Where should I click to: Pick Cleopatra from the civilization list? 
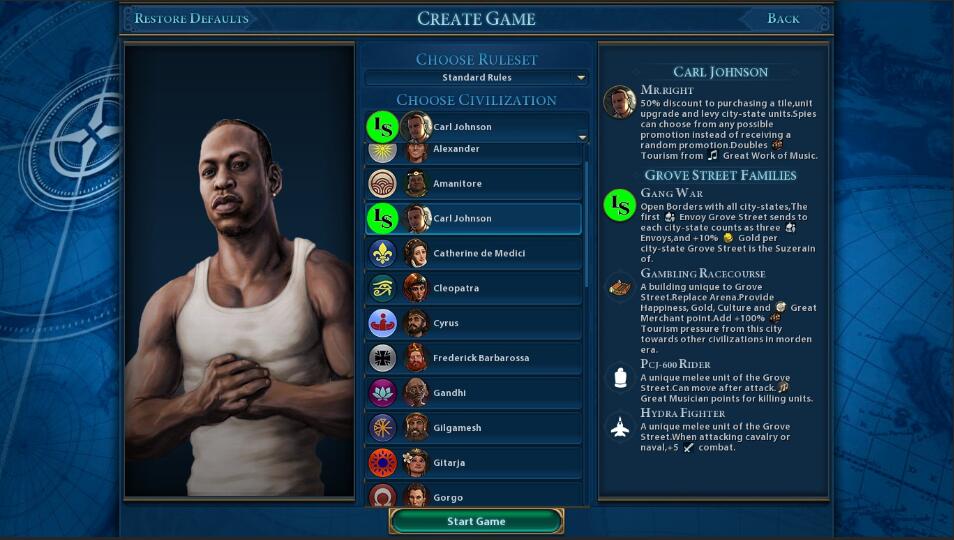(x=474, y=288)
